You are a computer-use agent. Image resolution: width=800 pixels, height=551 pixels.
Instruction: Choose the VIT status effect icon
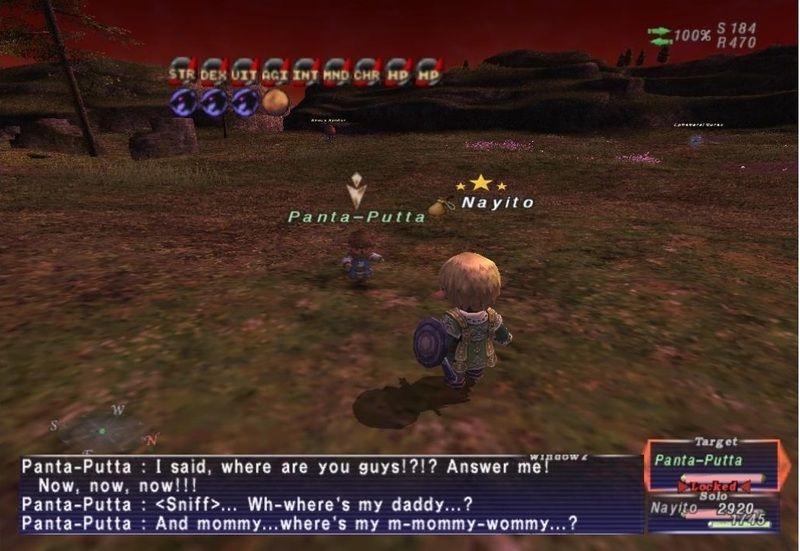point(244,72)
